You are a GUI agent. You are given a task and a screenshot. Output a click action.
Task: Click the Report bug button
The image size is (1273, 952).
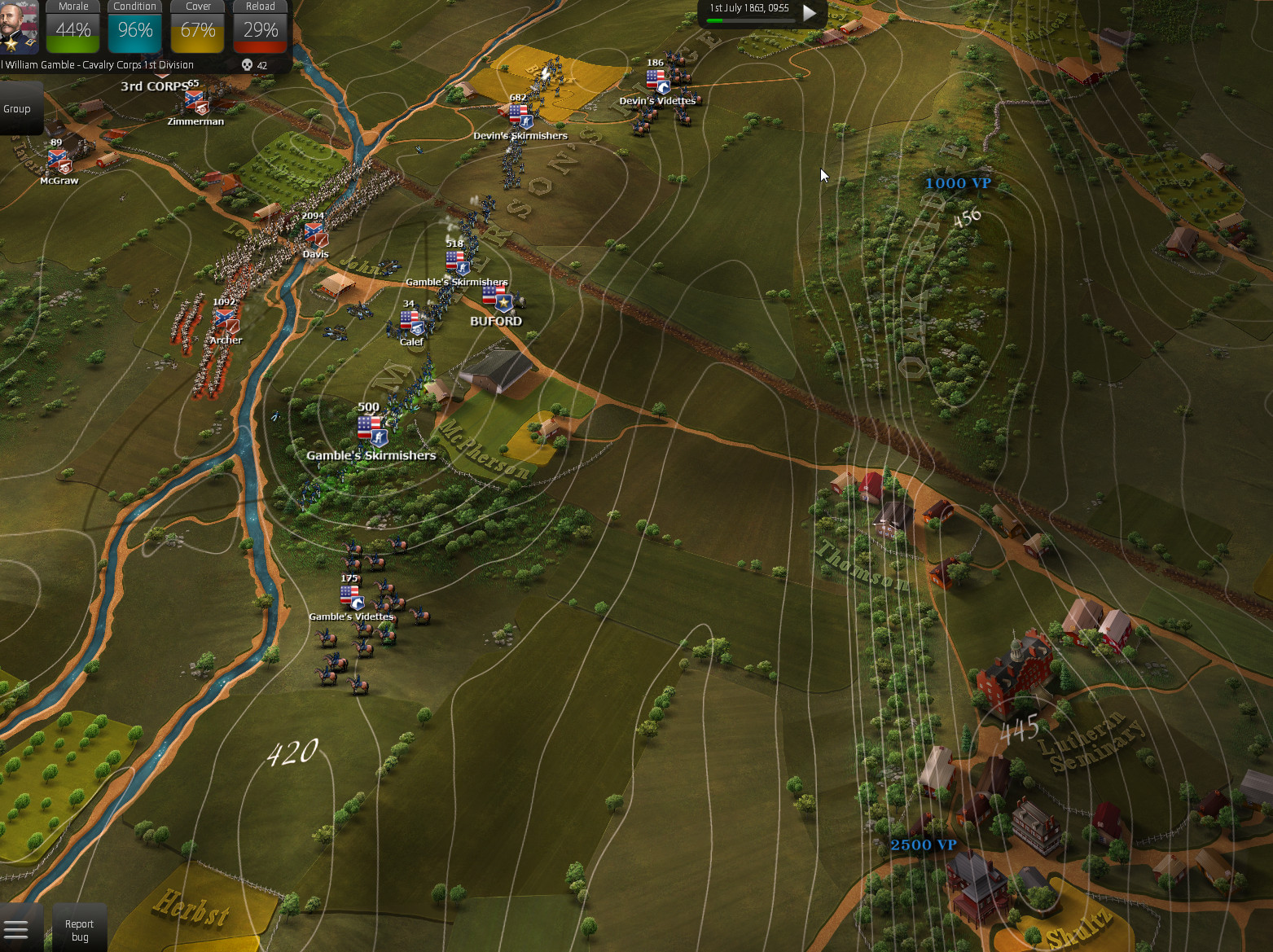point(79,930)
